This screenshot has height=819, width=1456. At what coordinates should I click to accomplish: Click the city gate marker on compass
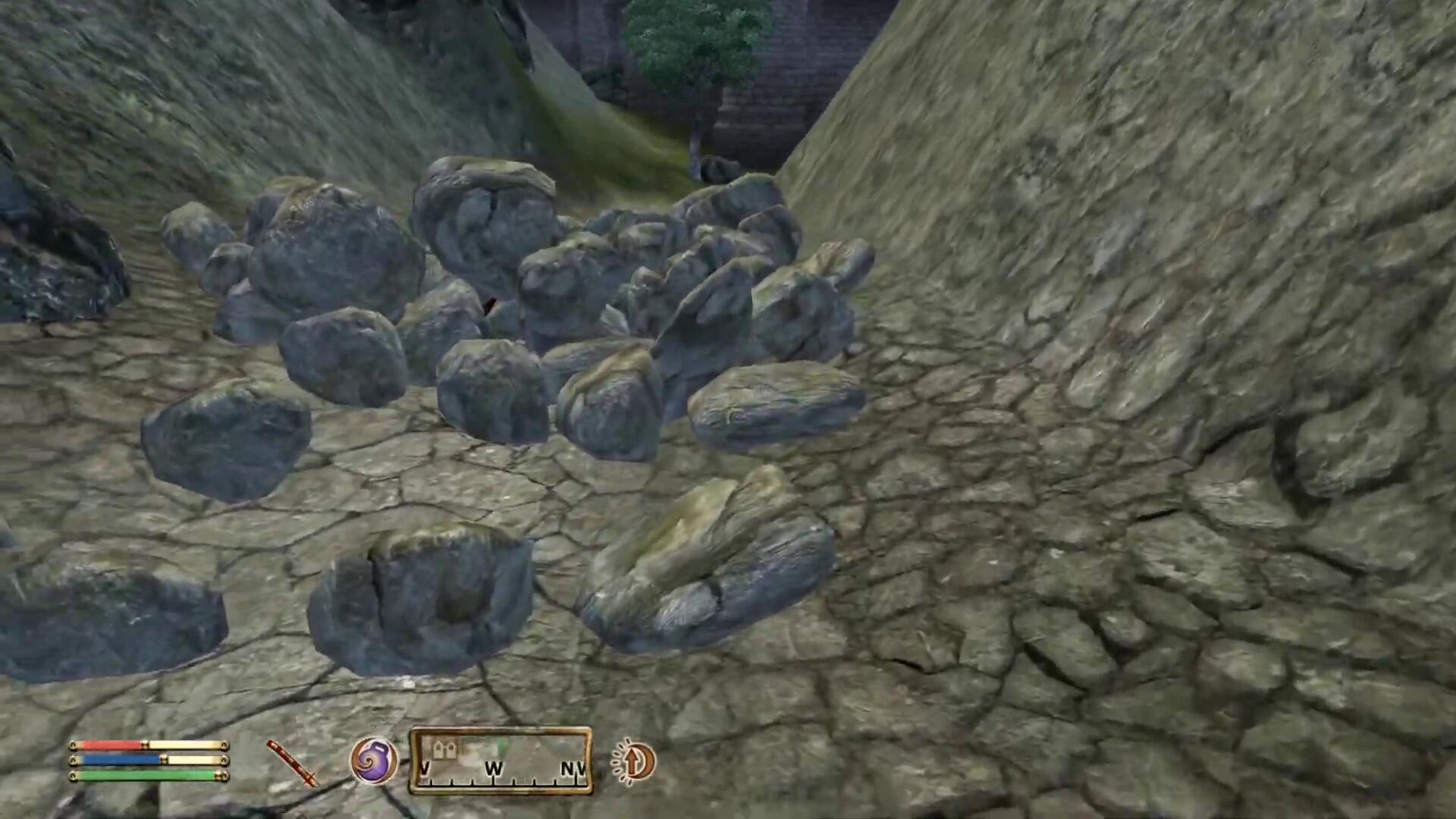click(444, 750)
